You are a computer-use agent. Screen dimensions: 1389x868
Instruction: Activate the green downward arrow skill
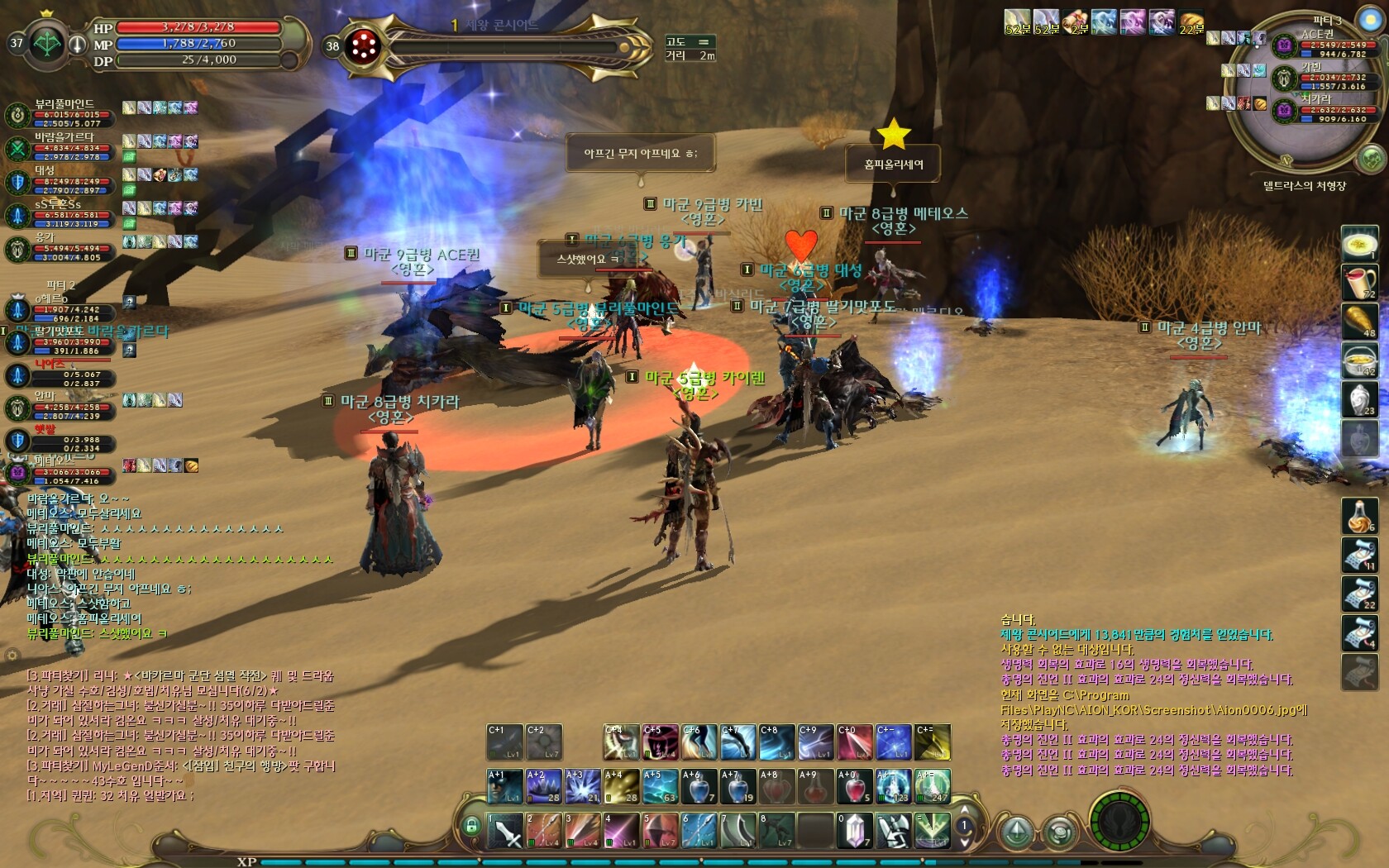933,830
